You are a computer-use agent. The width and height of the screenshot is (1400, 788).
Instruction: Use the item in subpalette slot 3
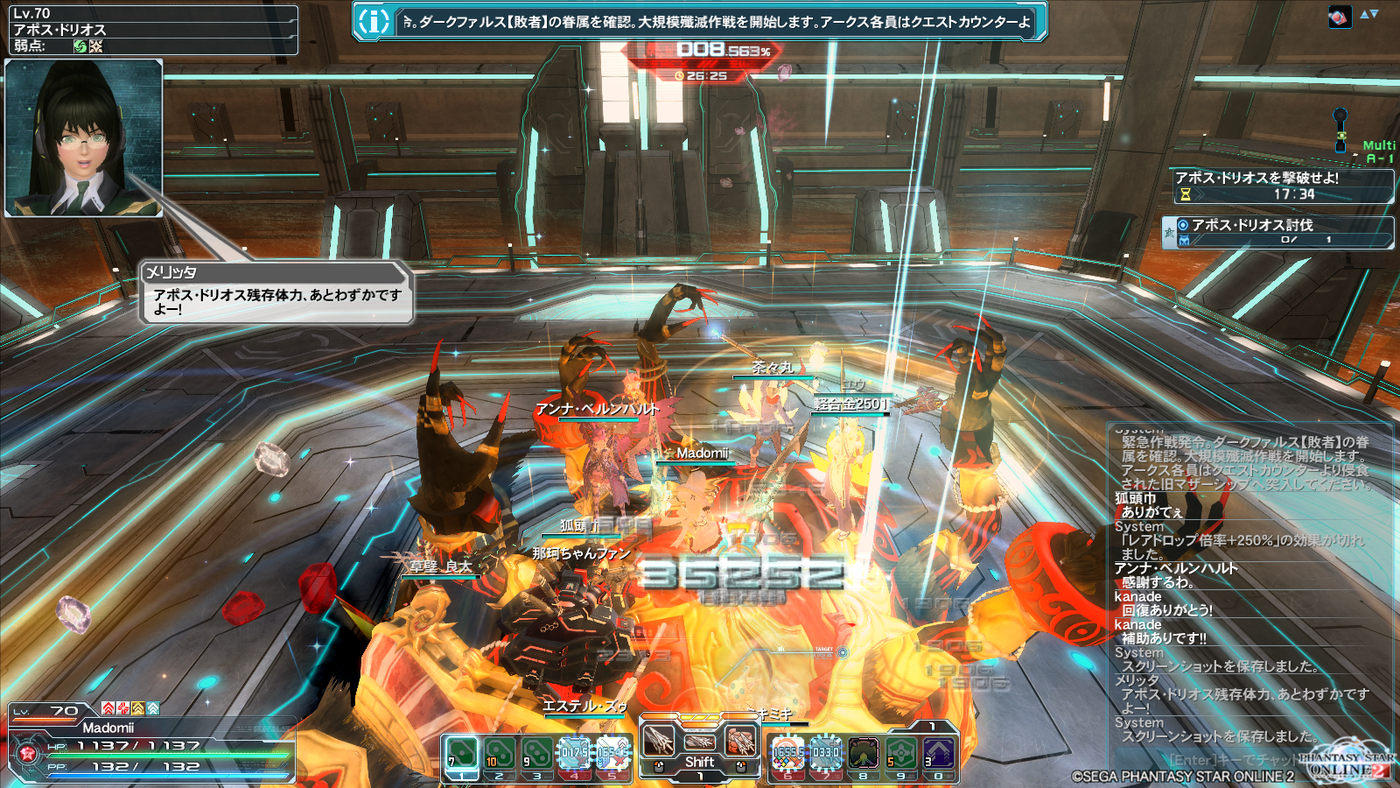pyautogui.click(x=537, y=752)
